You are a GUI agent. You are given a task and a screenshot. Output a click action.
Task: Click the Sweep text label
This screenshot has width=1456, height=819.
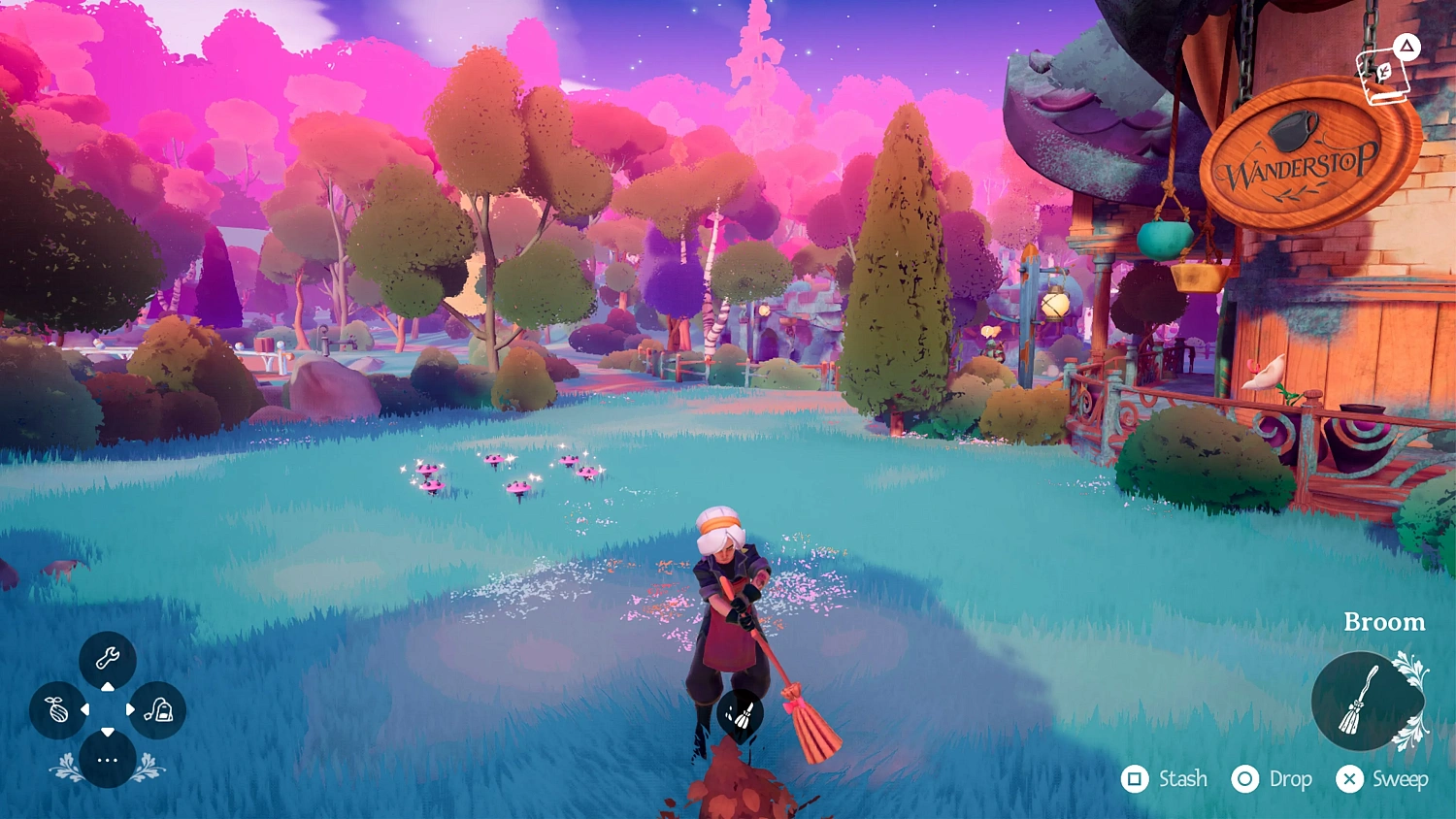pyautogui.click(x=1402, y=779)
